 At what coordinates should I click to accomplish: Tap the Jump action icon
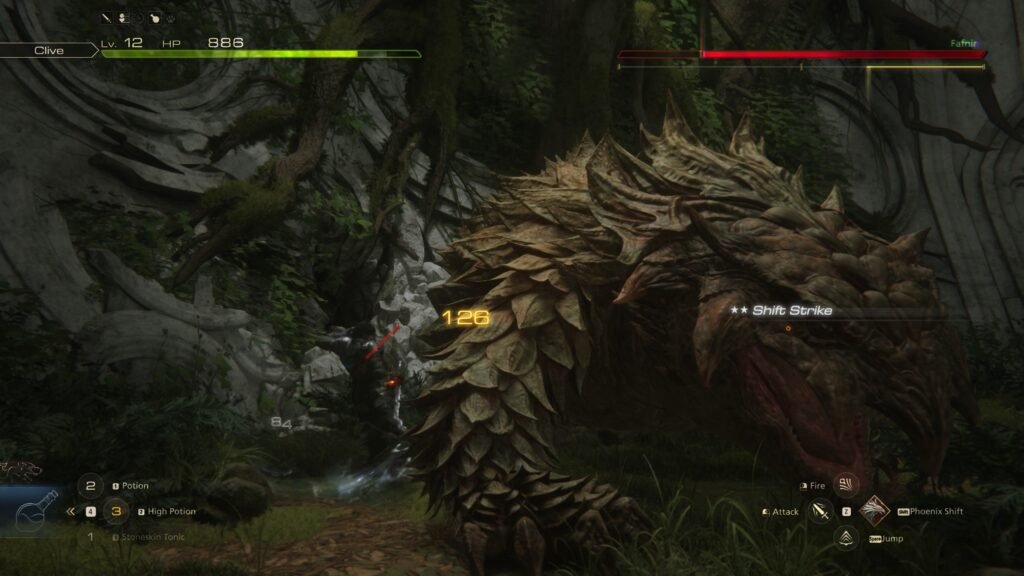point(846,538)
